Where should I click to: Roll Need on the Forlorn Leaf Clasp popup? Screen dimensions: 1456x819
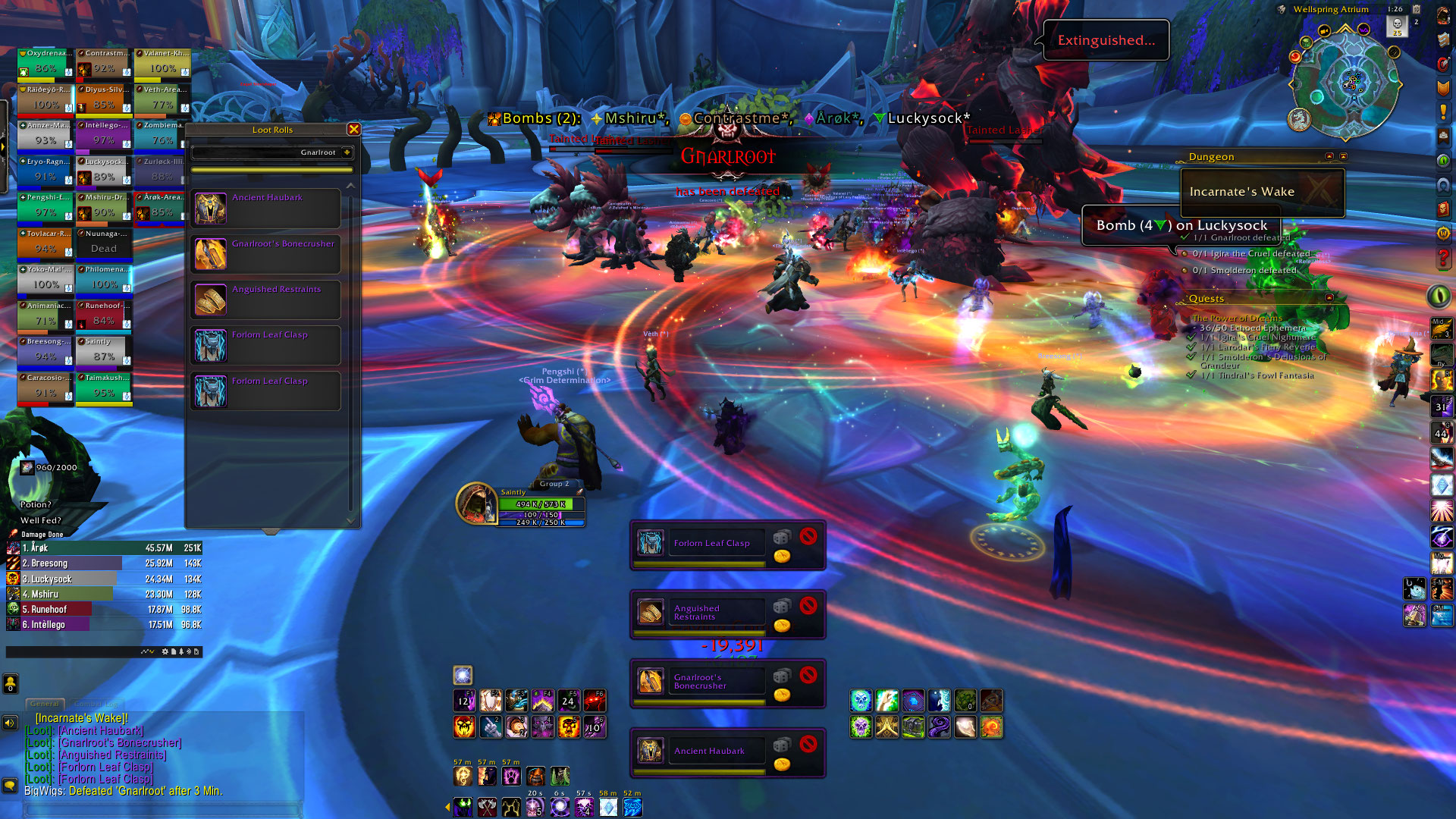[x=781, y=538]
